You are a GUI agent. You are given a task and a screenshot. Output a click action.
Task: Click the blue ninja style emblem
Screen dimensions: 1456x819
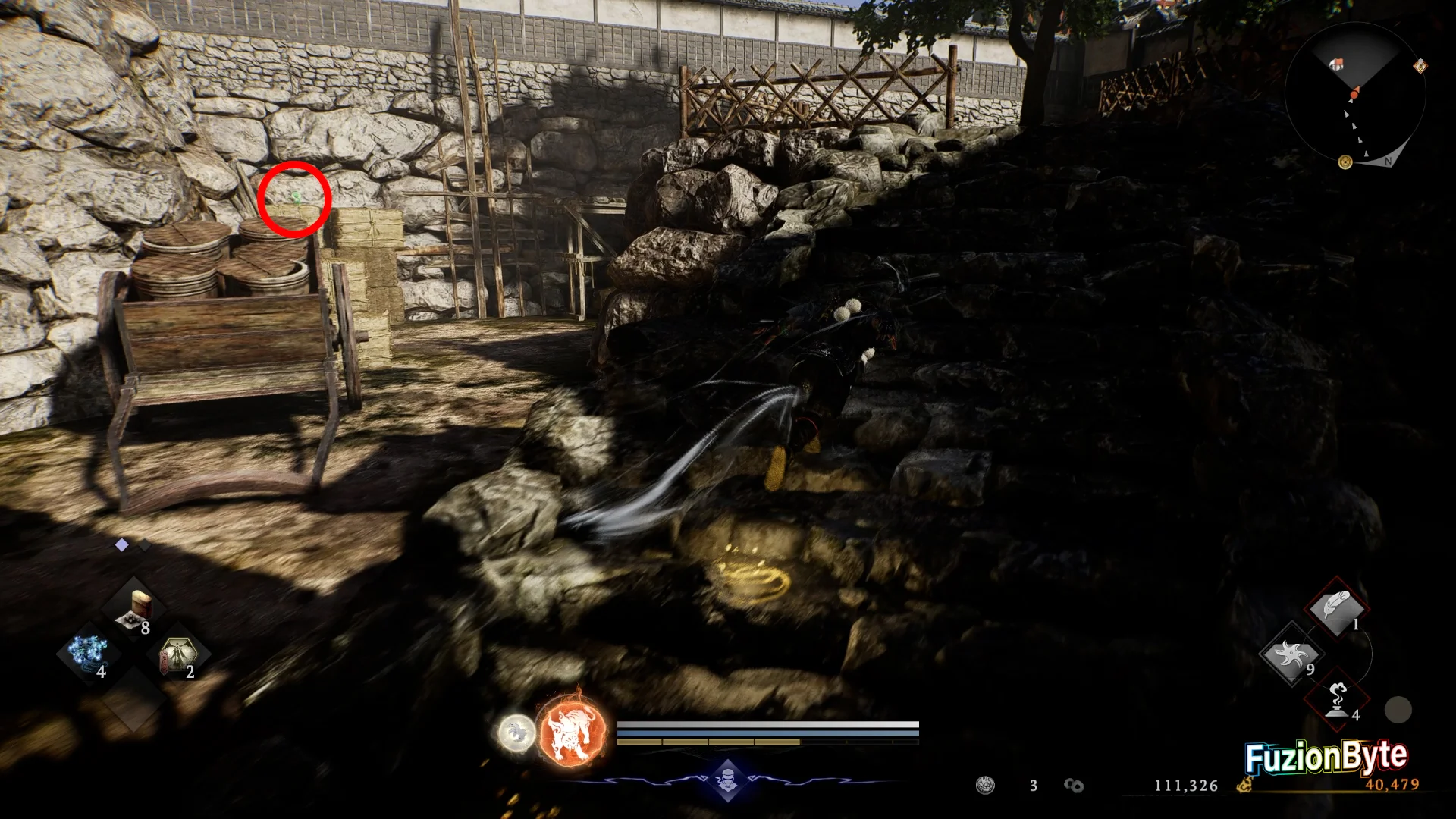[x=727, y=780]
